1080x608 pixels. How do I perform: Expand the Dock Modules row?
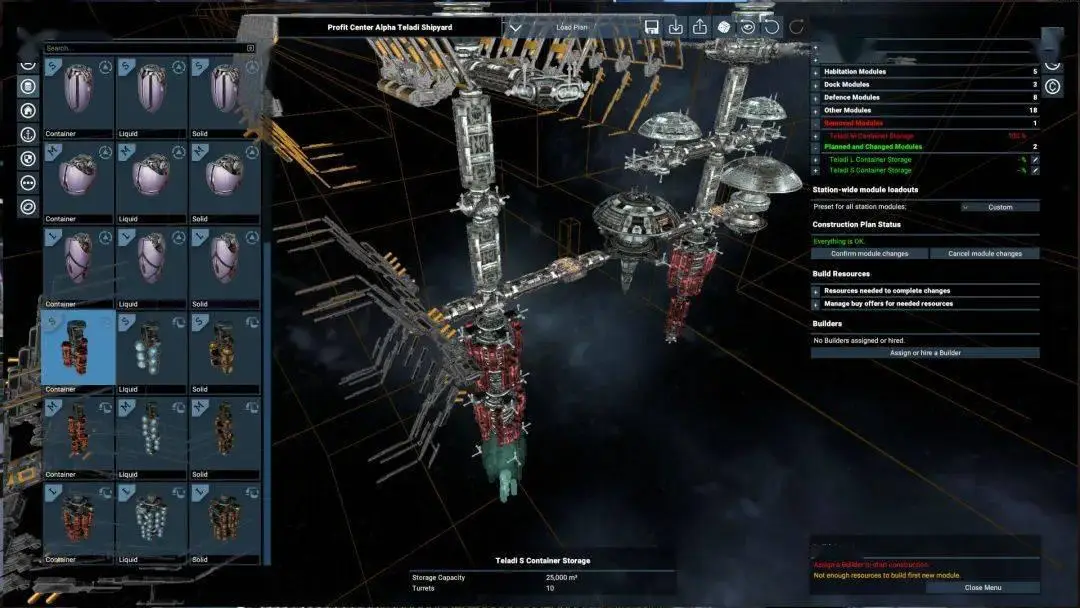(x=815, y=85)
